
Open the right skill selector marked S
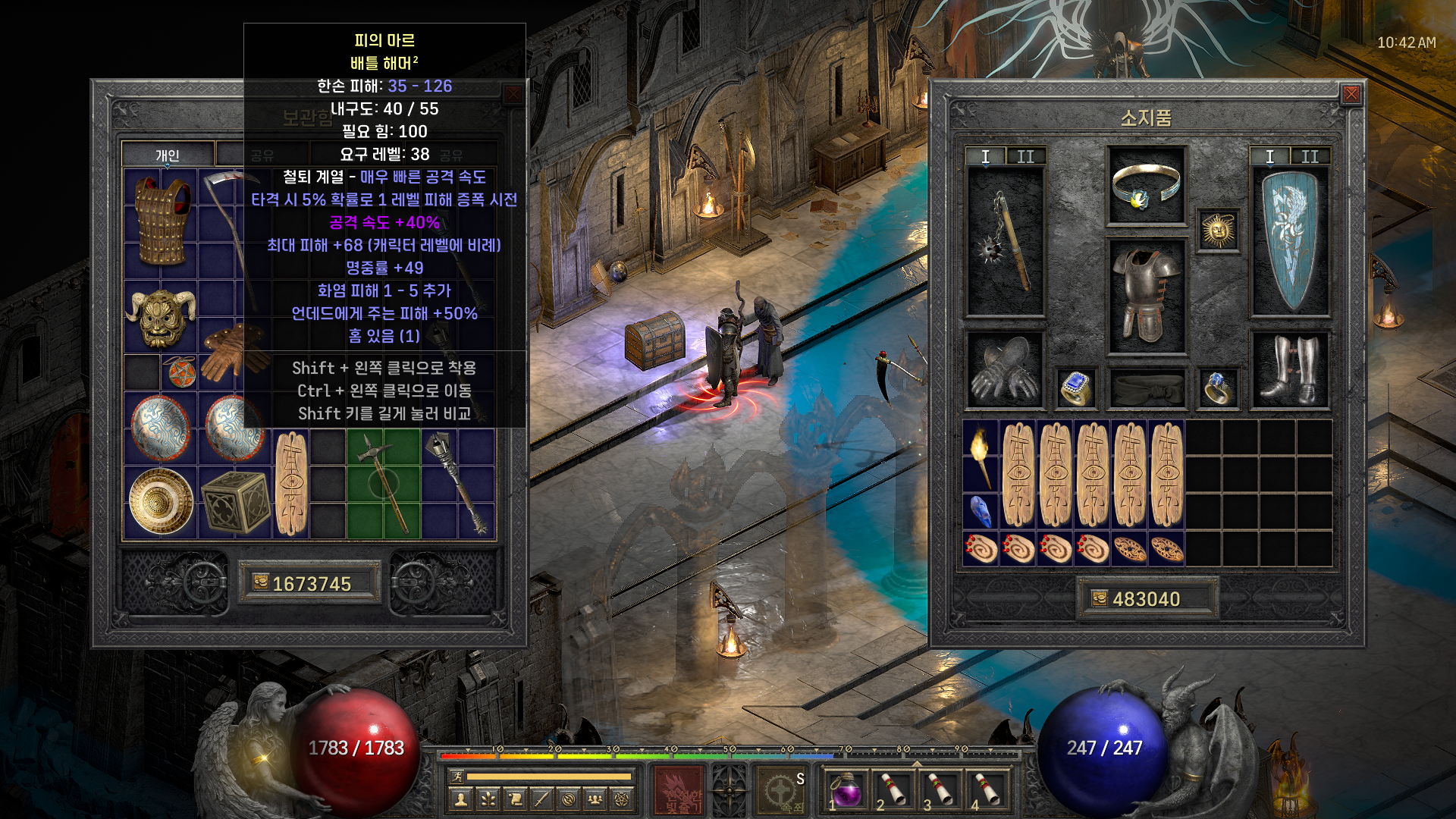click(782, 790)
